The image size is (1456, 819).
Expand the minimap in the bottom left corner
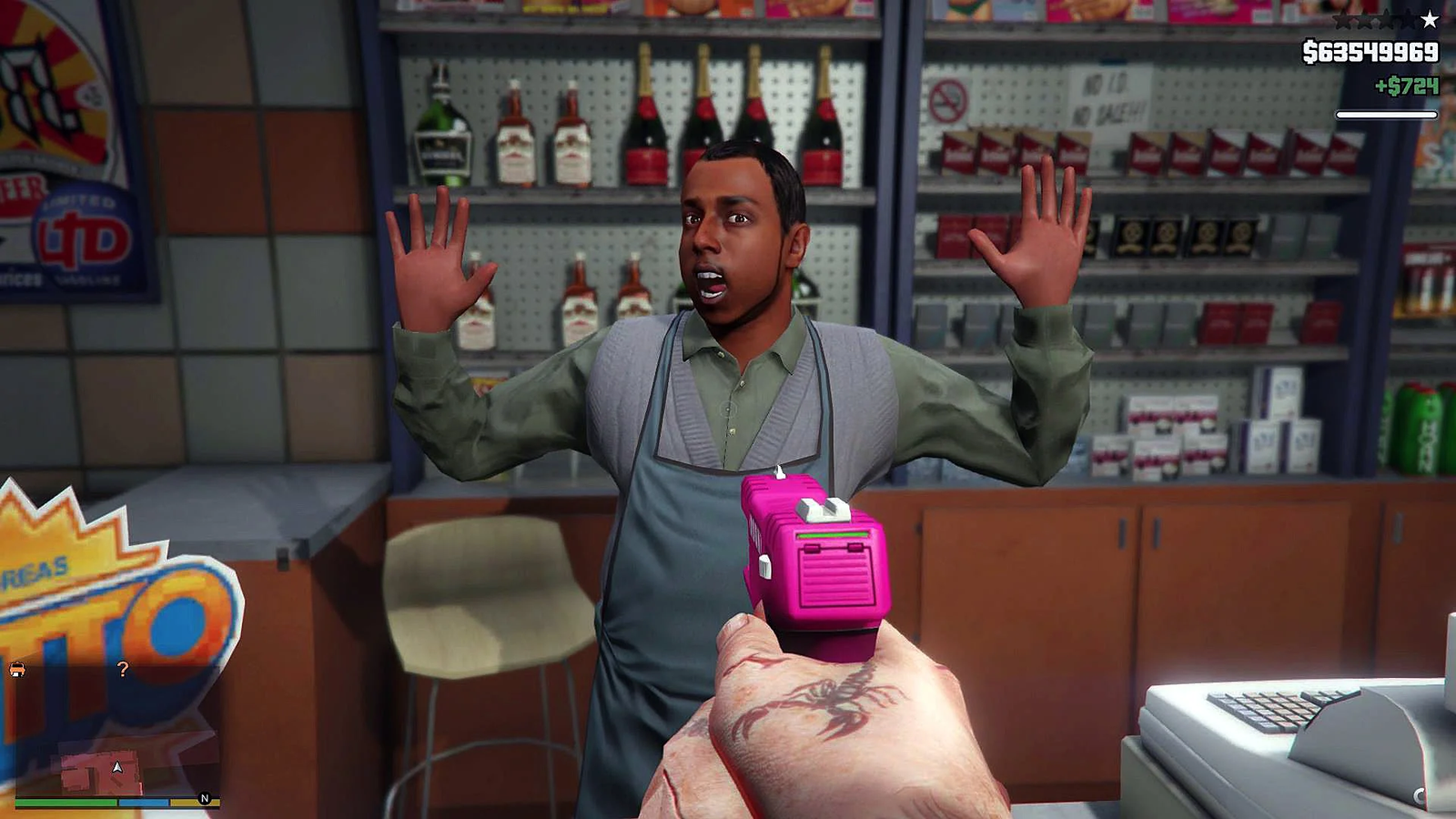tap(109, 728)
